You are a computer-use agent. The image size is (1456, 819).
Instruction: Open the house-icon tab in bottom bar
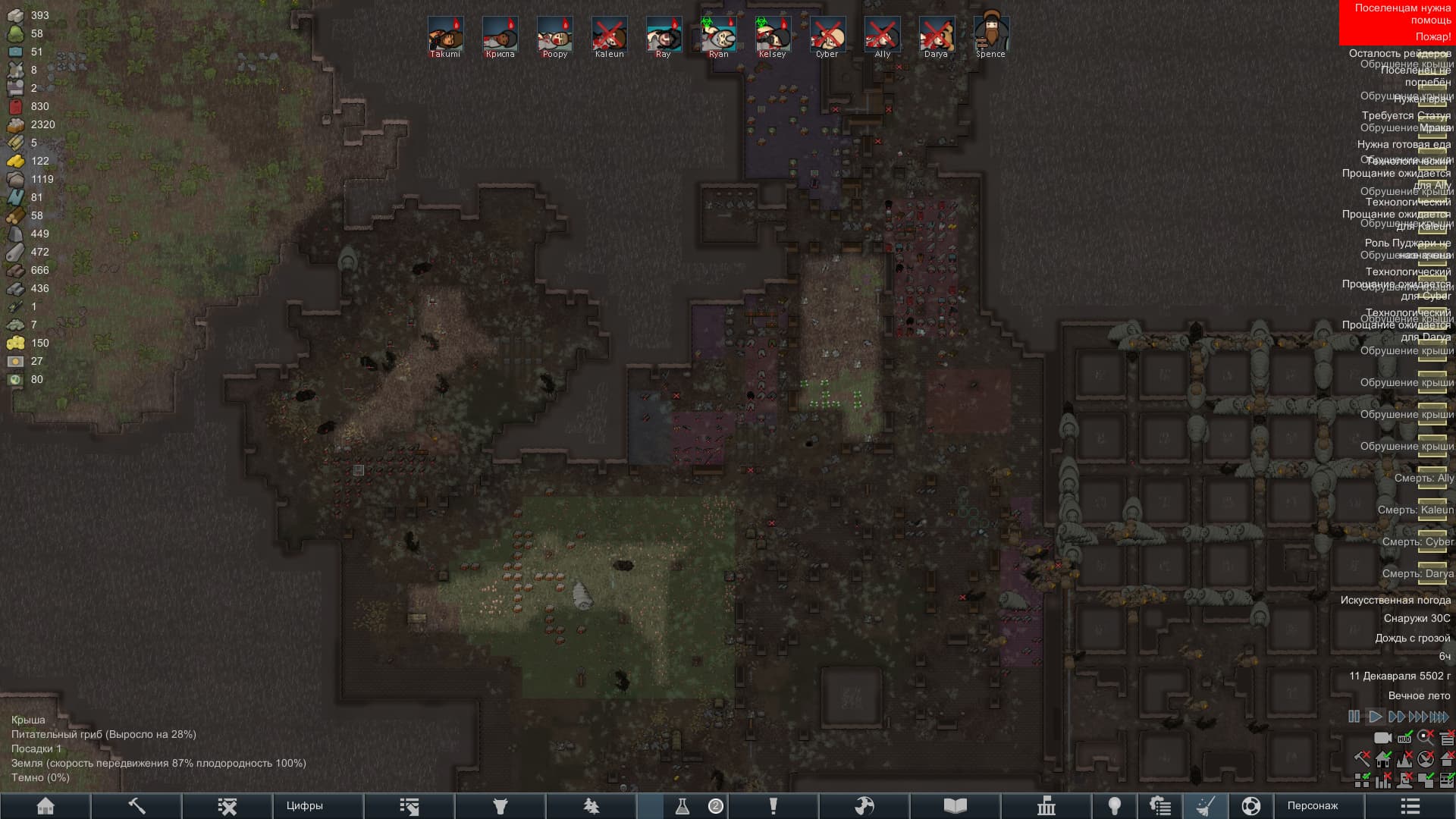45,806
